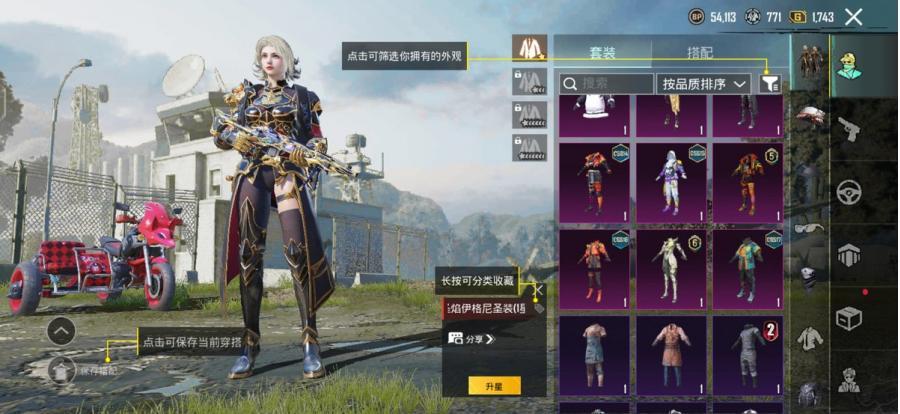Select the white and purple hooded outfit
Screen dimensions: 900x414
click(671, 181)
